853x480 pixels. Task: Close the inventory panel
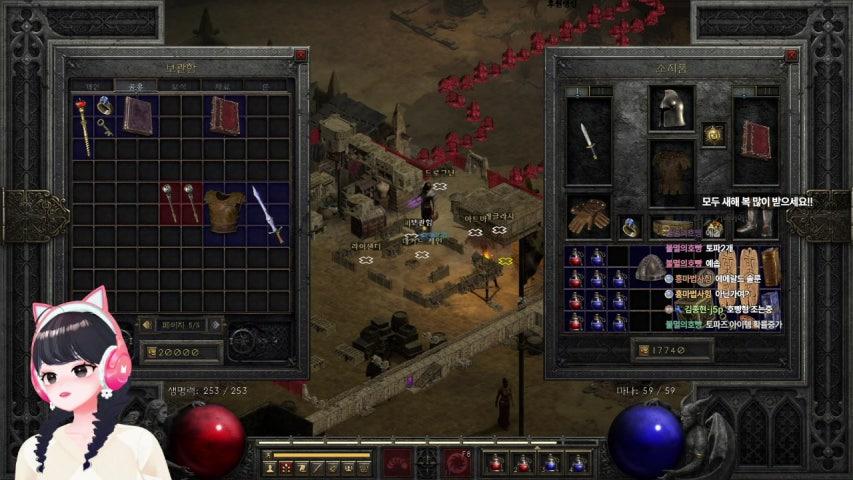click(791, 56)
